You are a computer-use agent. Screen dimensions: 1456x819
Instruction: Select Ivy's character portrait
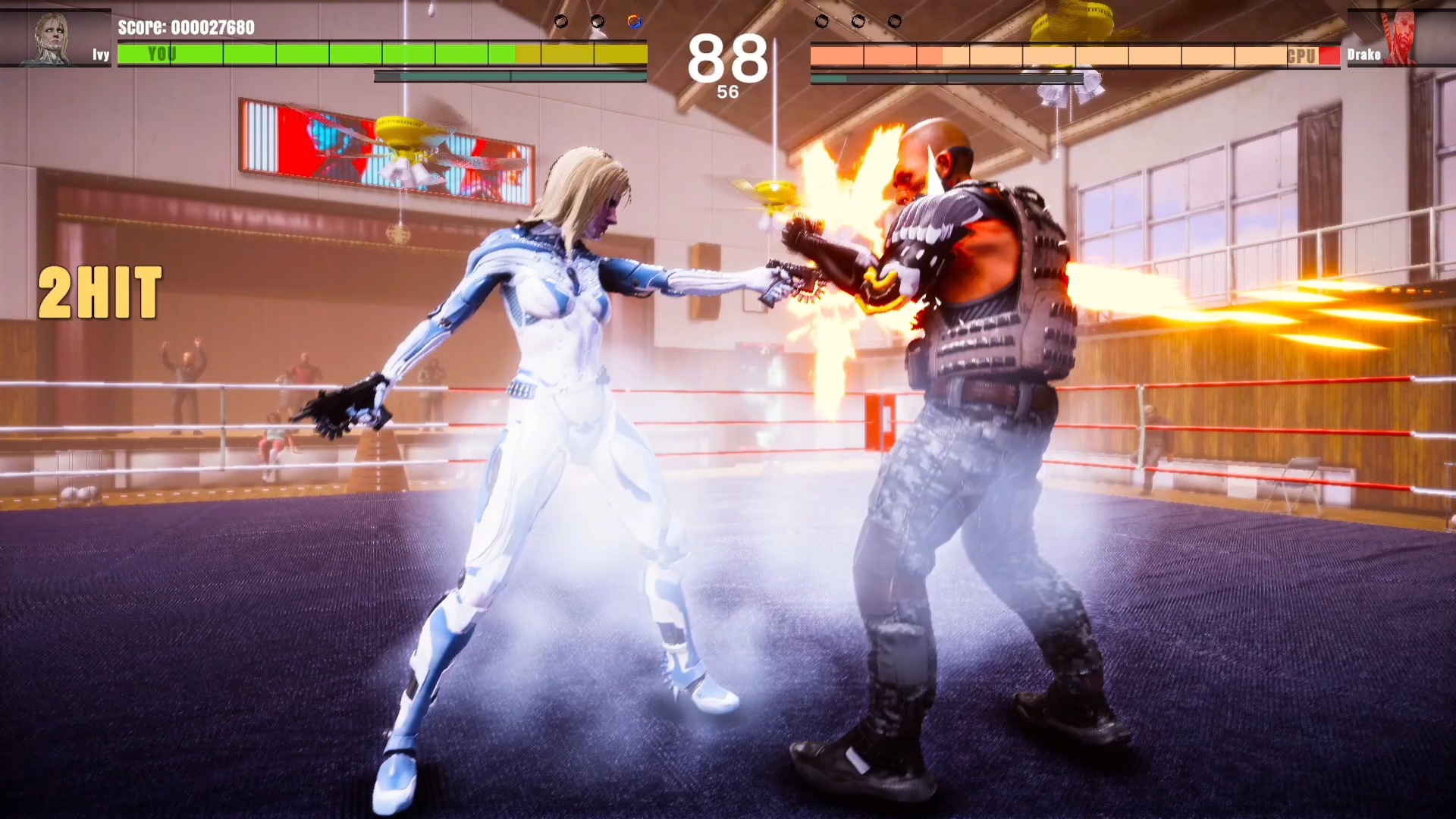tap(51, 34)
